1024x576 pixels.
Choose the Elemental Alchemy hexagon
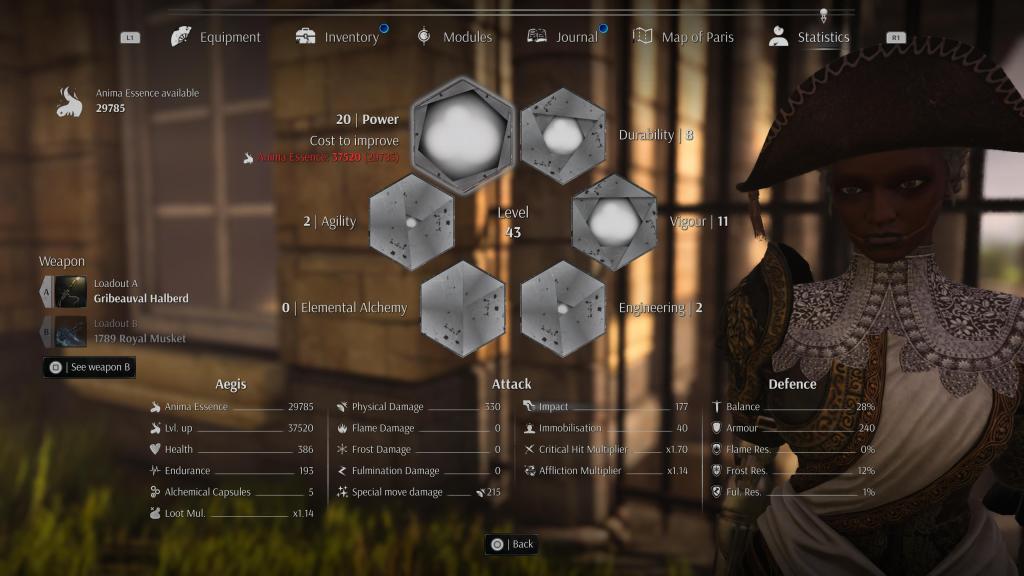(x=461, y=309)
